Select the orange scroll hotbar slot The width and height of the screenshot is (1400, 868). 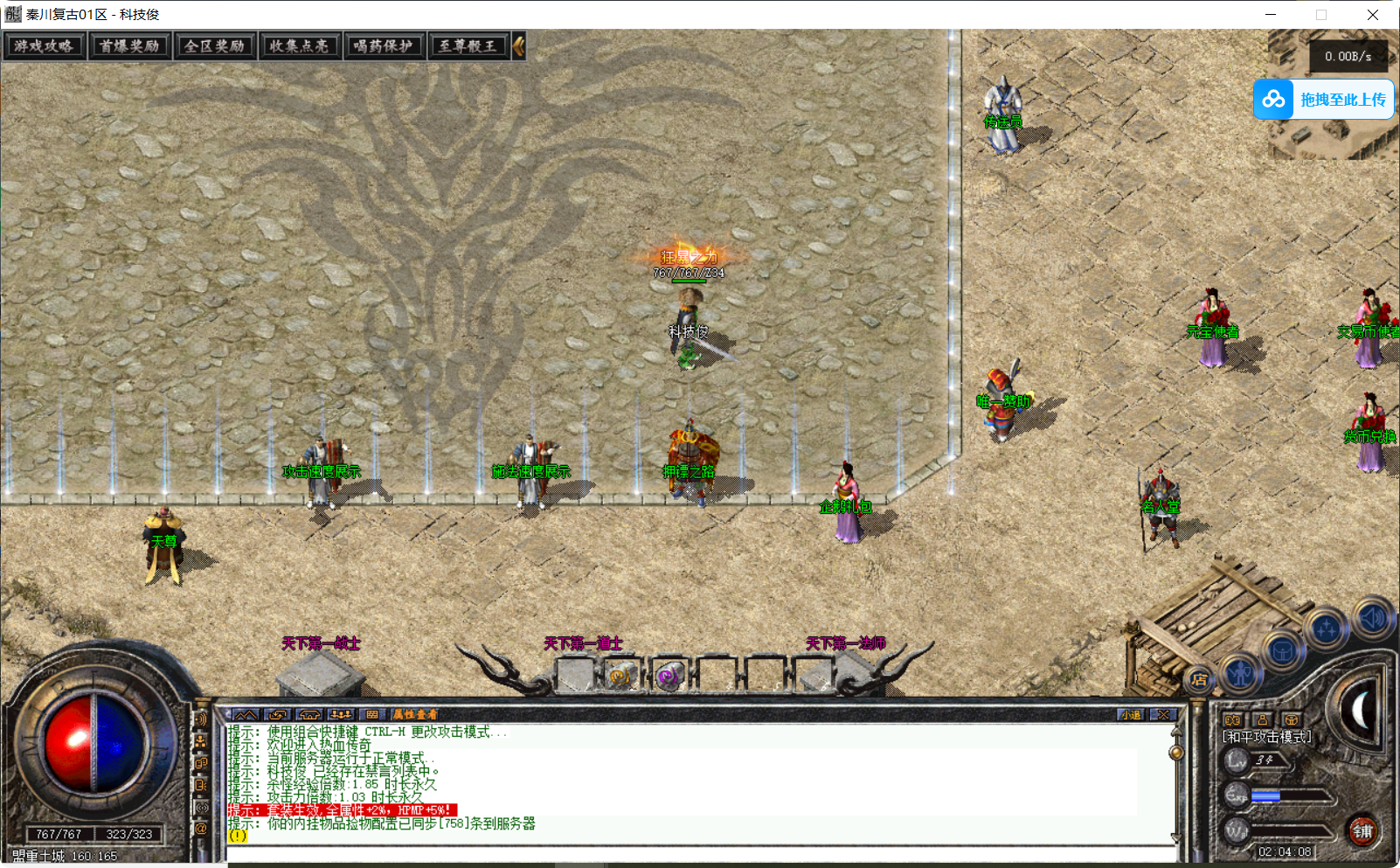coord(621,676)
